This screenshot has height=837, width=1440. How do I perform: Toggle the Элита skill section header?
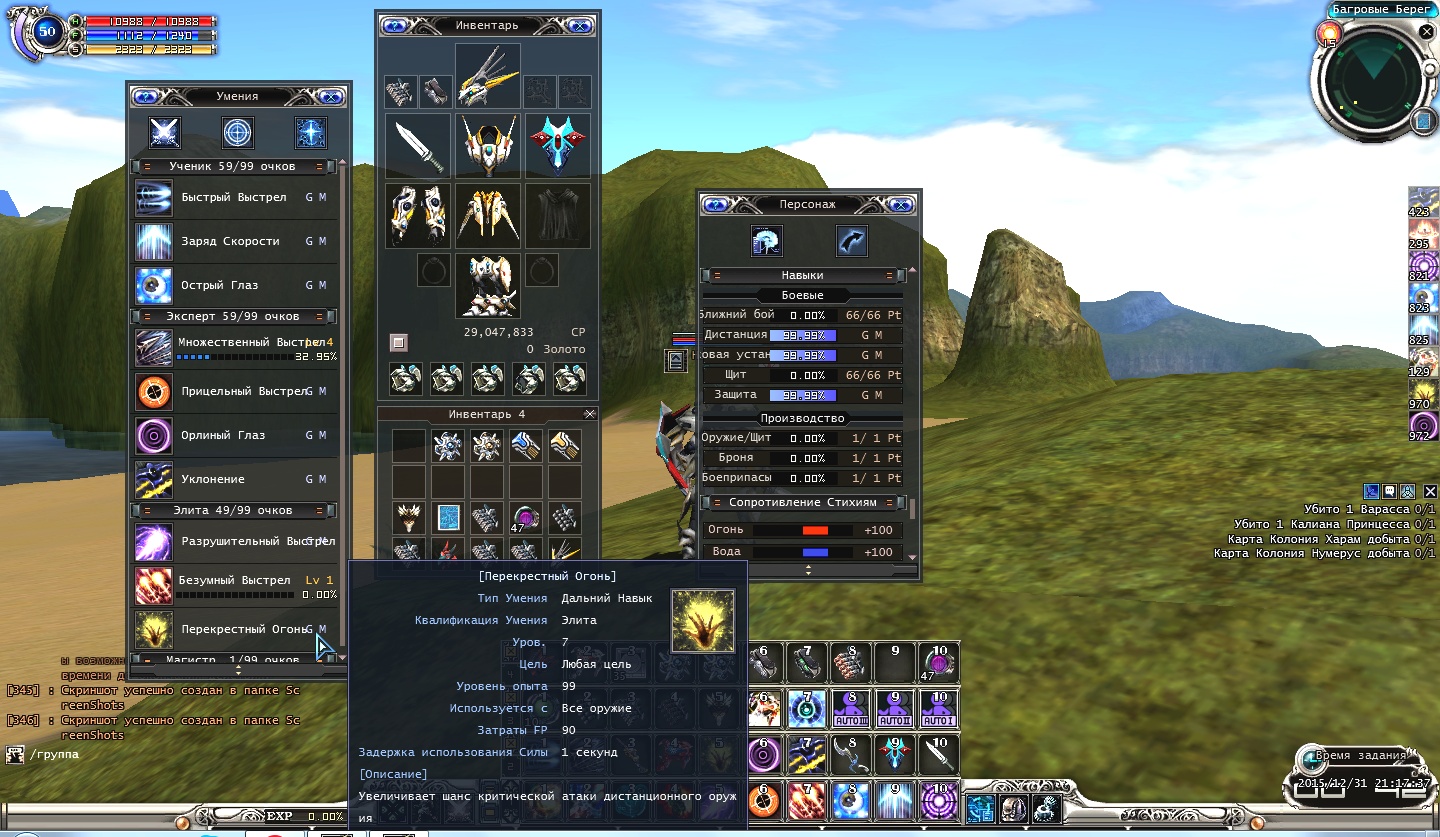pos(233,511)
